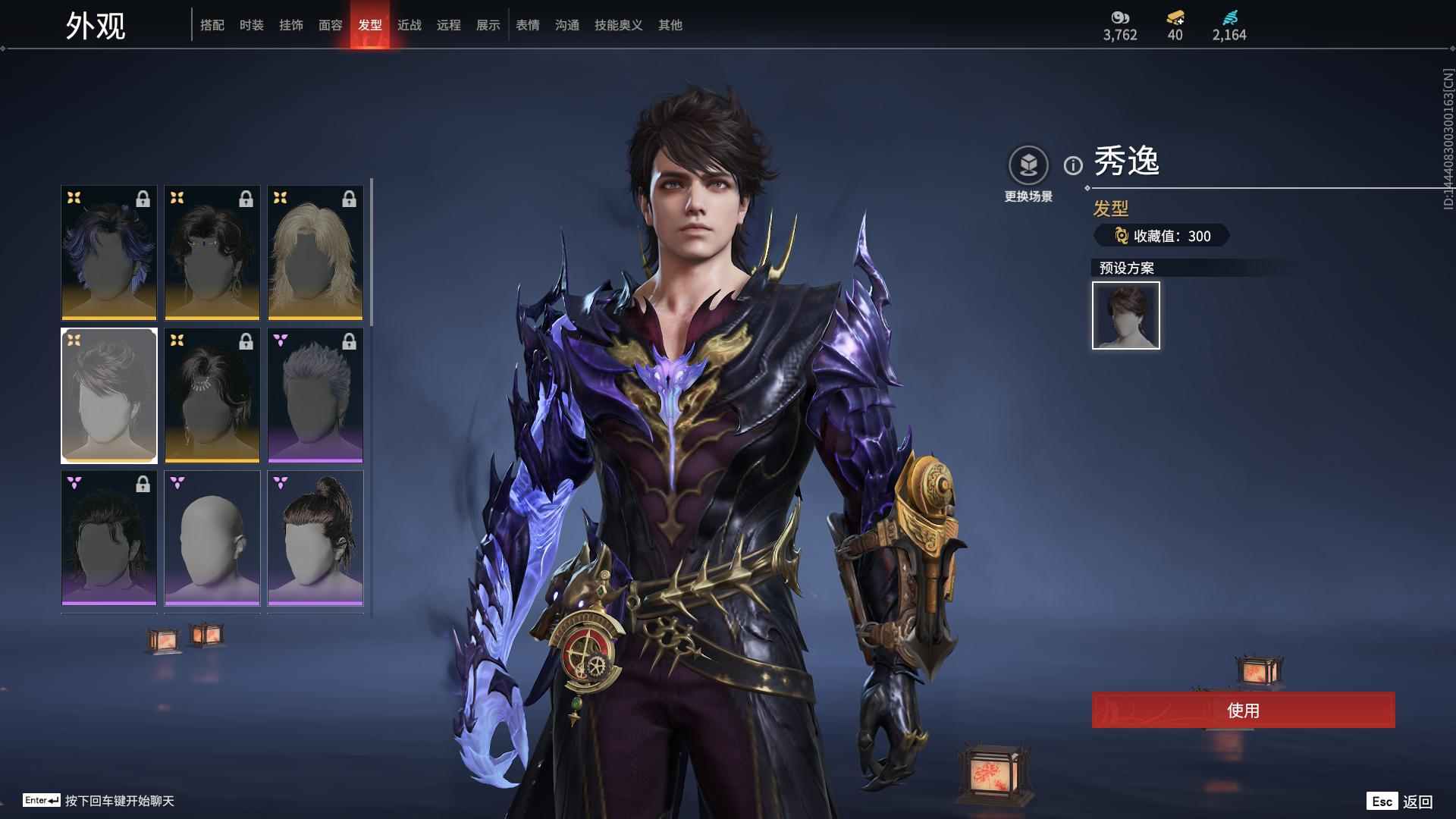Click the 发型 tab
This screenshot has width=1456, height=819.
coord(369,25)
